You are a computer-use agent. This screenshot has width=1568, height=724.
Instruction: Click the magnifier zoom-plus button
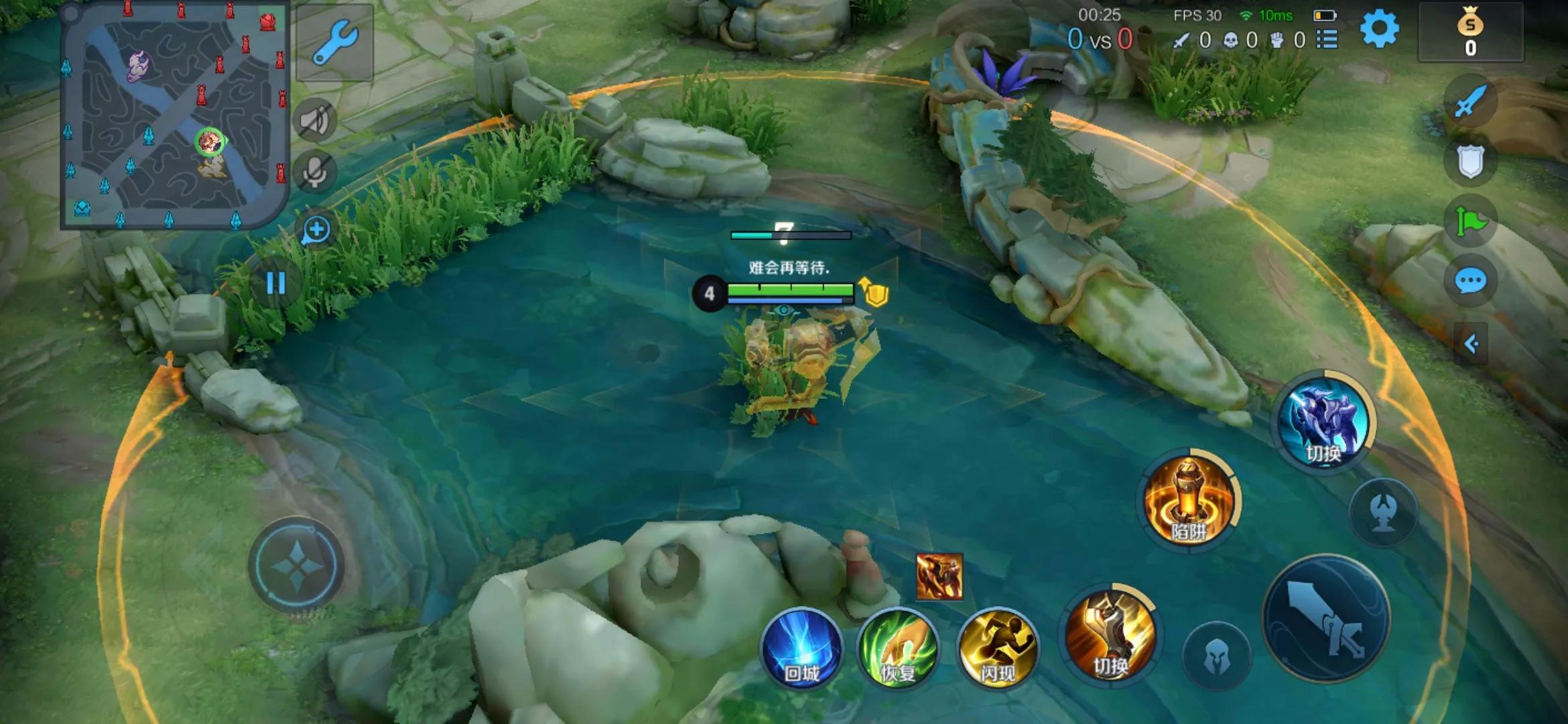coord(316,231)
